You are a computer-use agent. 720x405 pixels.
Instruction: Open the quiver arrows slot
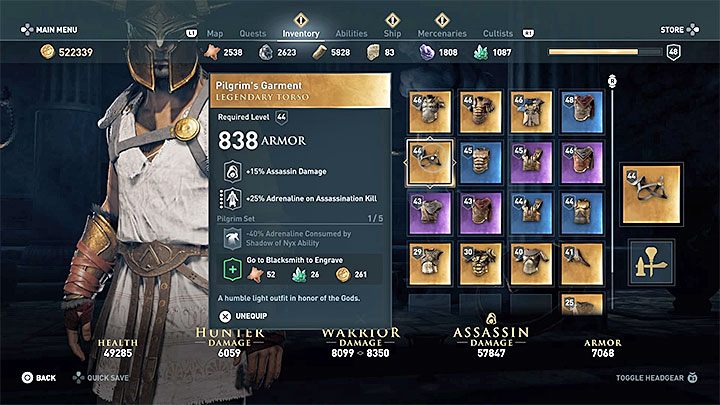(x=649, y=262)
